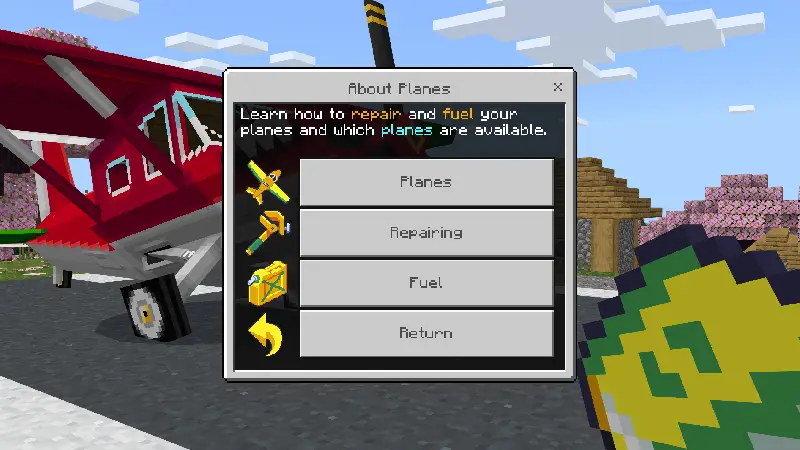The height and width of the screenshot is (450, 800).
Task: Click Return to go back
Action: pyautogui.click(x=426, y=333)
